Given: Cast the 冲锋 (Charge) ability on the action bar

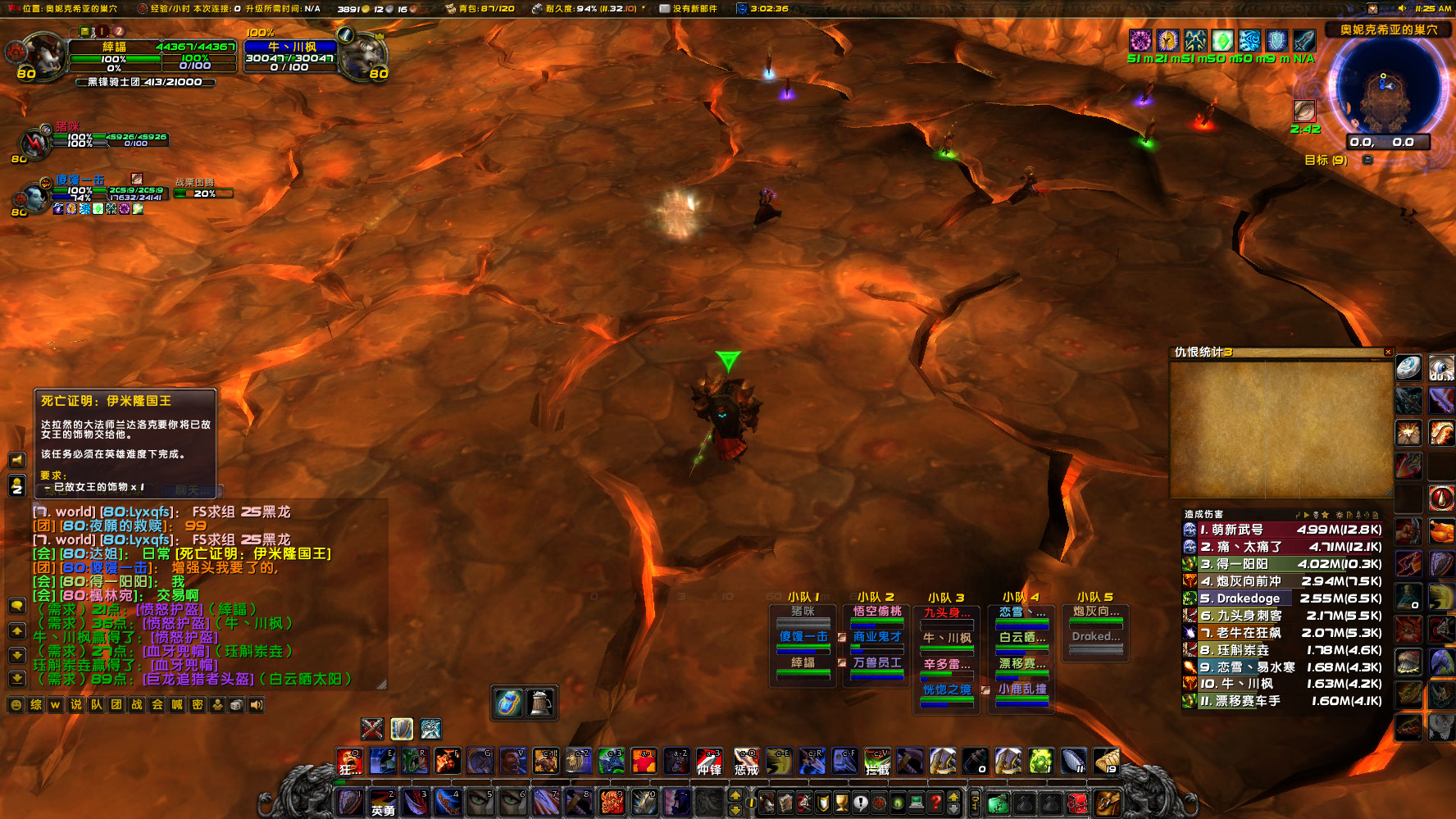Looking at the screenshot, I should [708, 762].
